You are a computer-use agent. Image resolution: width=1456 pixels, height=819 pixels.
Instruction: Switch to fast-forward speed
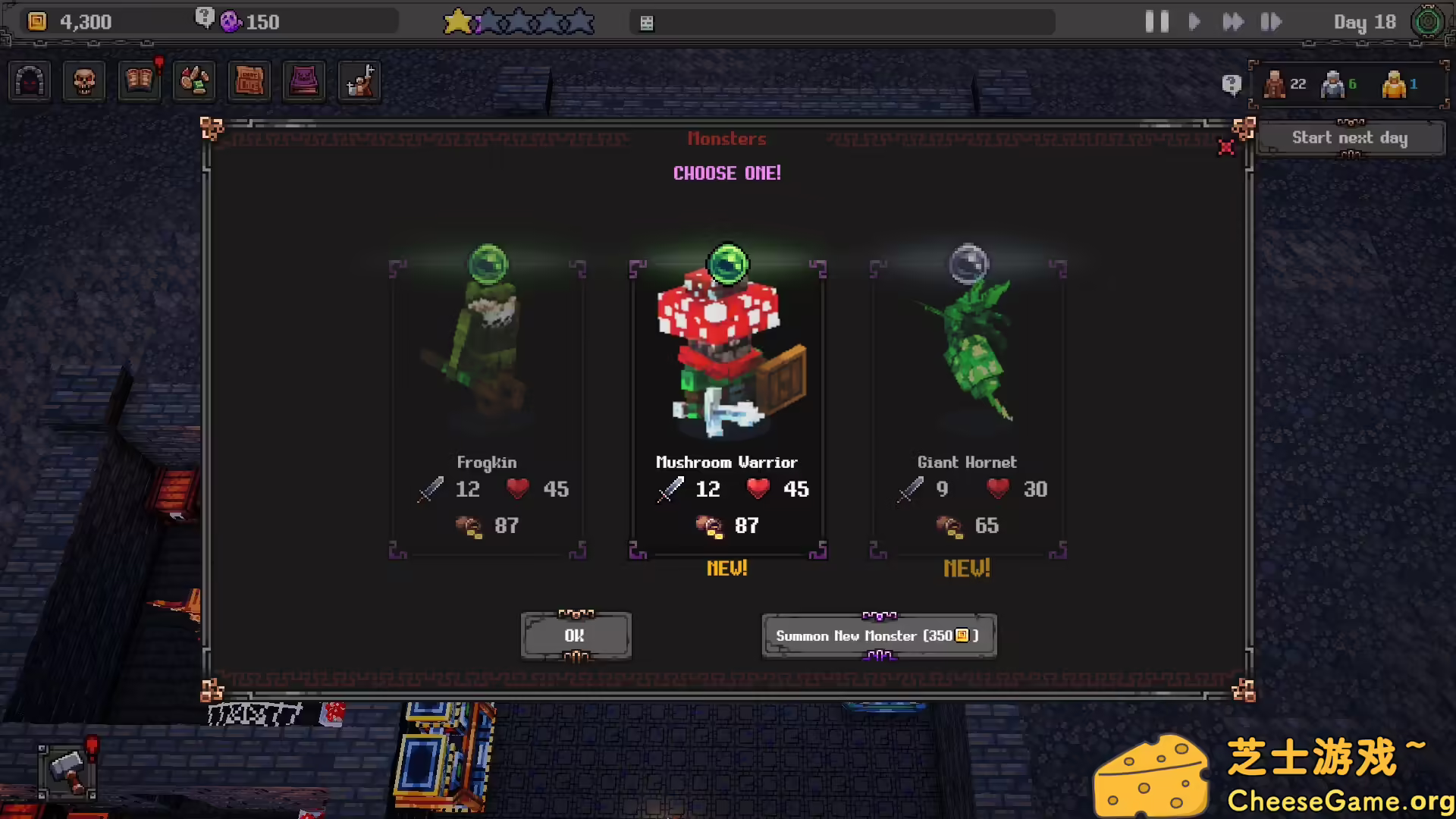point(1233,22)
